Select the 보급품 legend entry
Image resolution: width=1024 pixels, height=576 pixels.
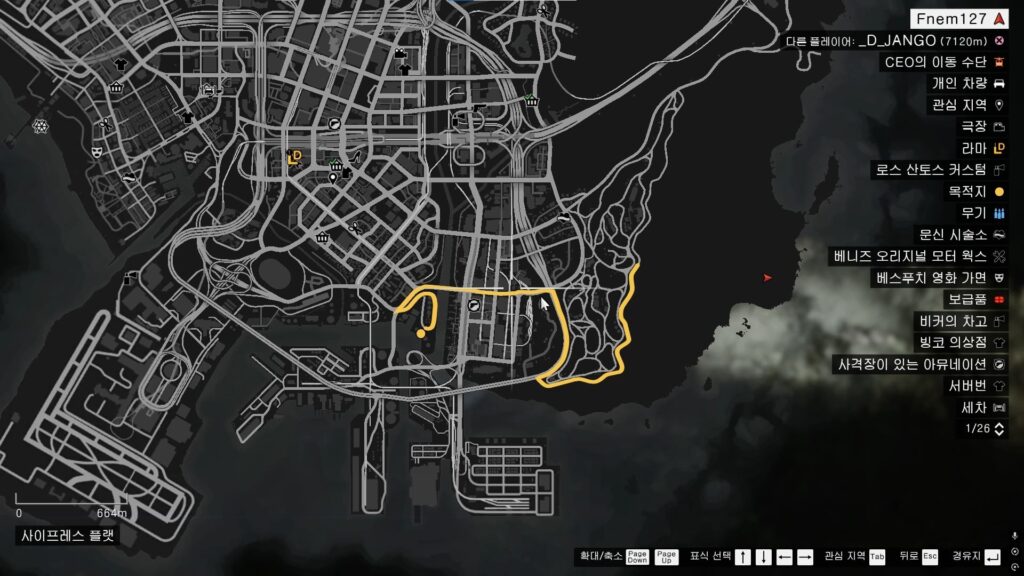967,299
